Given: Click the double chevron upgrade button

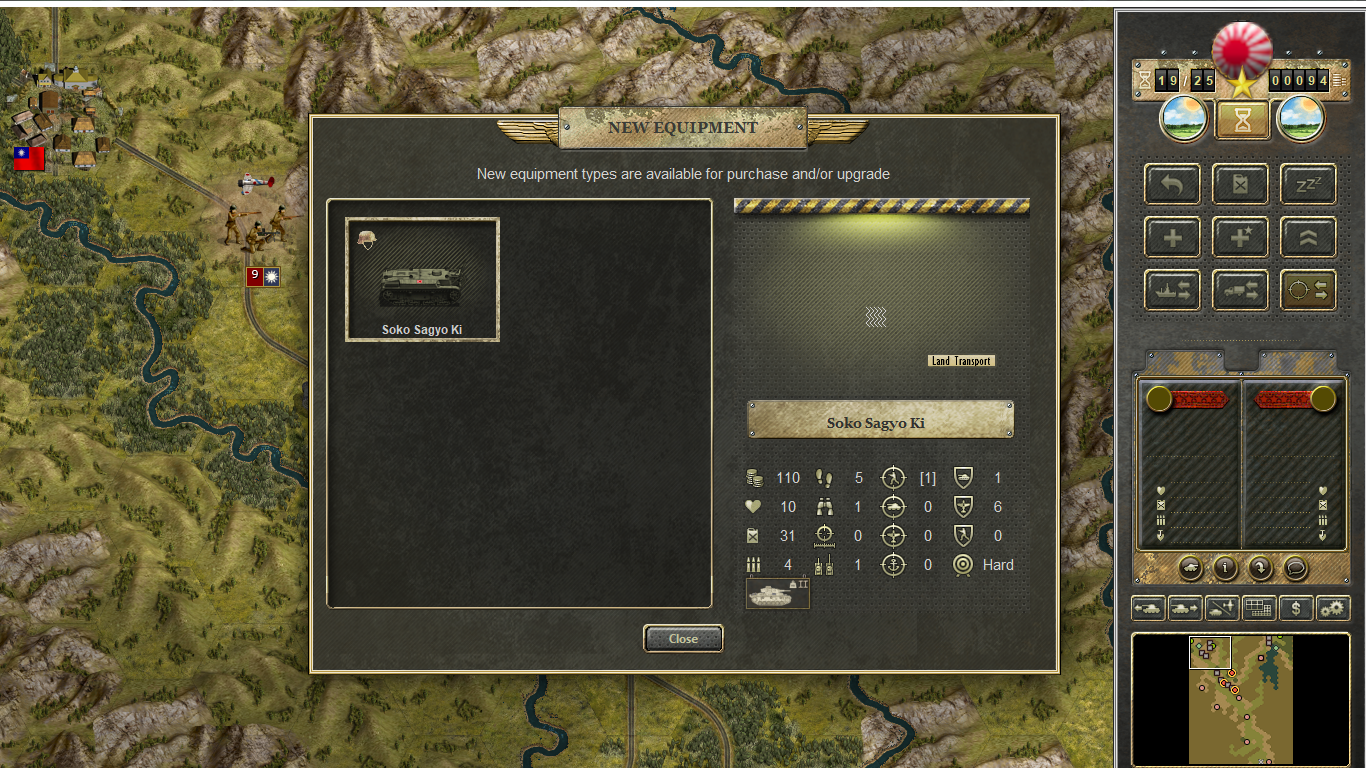Looking at the screenshot, I should coord(1308,237).
